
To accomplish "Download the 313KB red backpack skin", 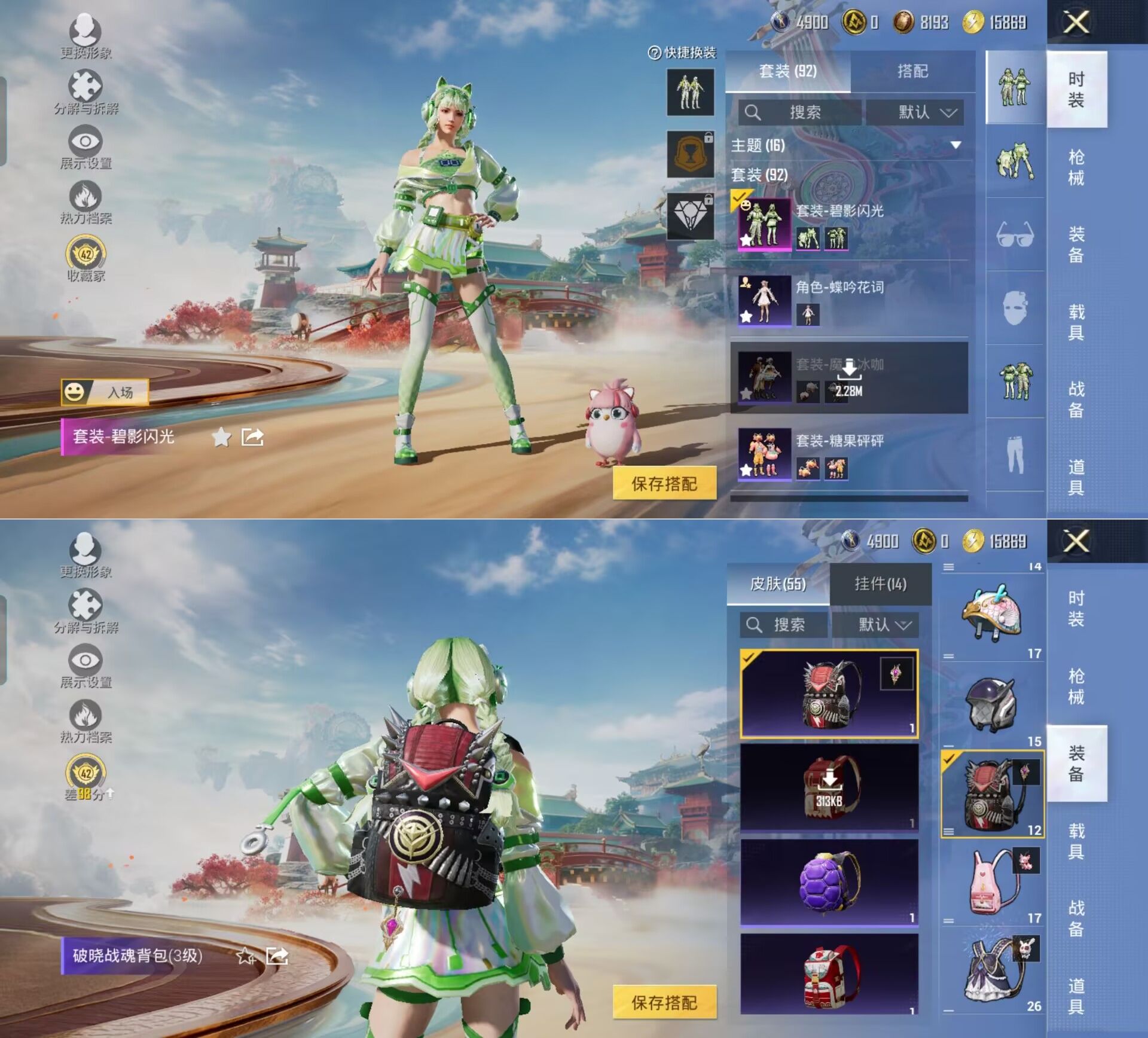I will pos(829,787).
